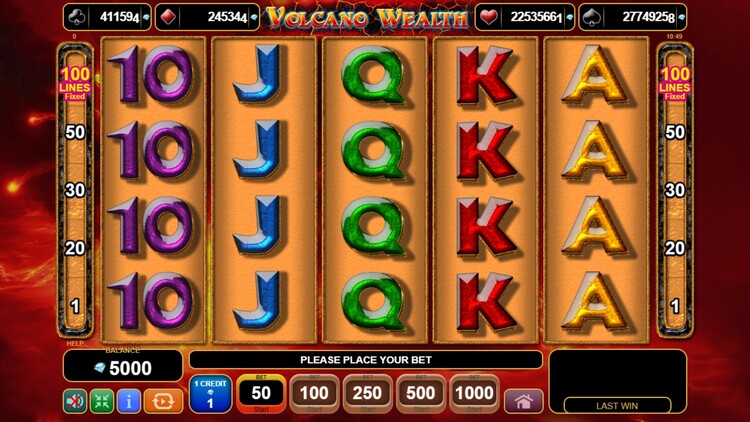
Task: Place a 500 bet spin
Action: [421, 394]
